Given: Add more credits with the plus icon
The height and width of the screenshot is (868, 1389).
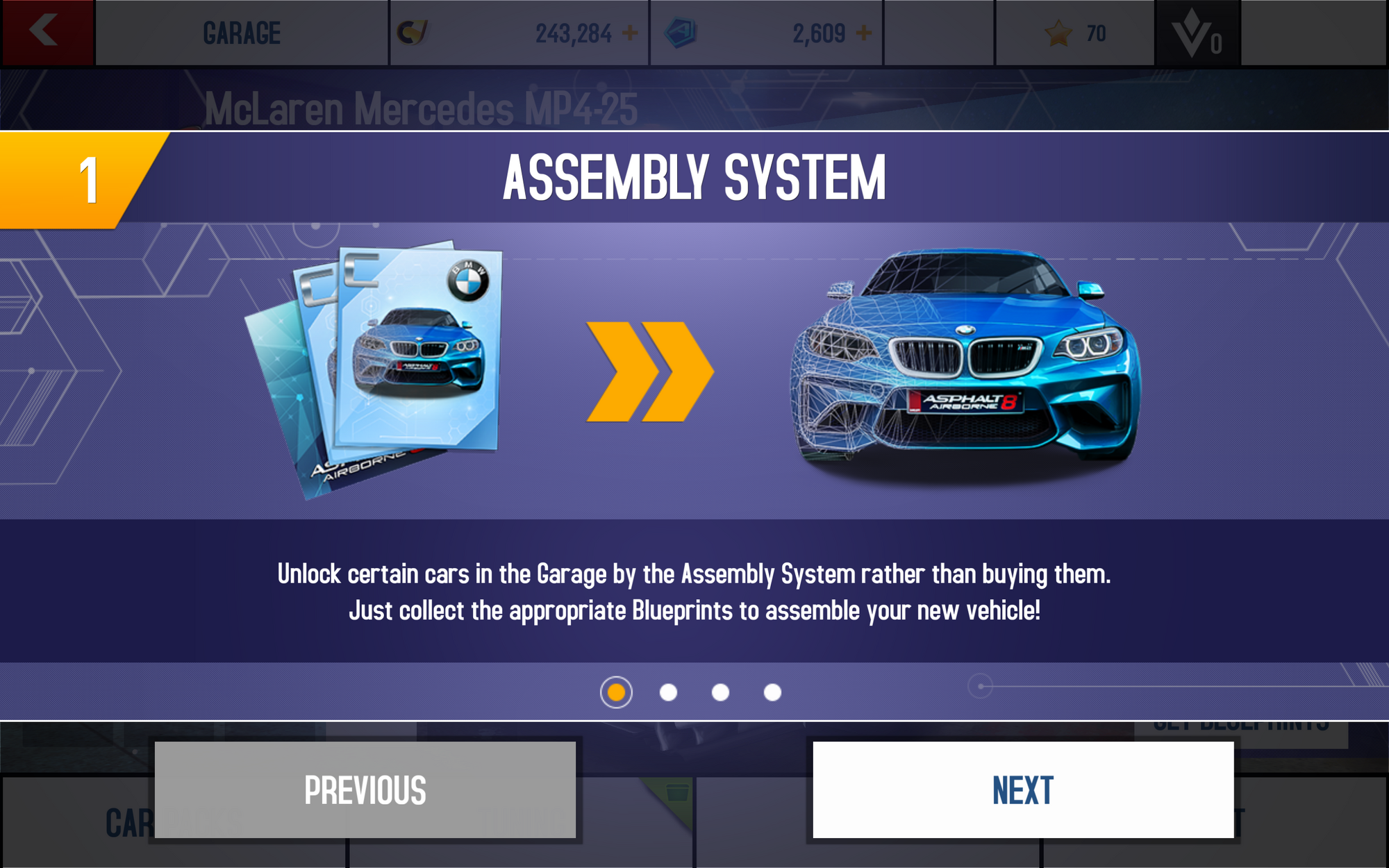Looking at the screenshot, I should click(x=631, y=33).
